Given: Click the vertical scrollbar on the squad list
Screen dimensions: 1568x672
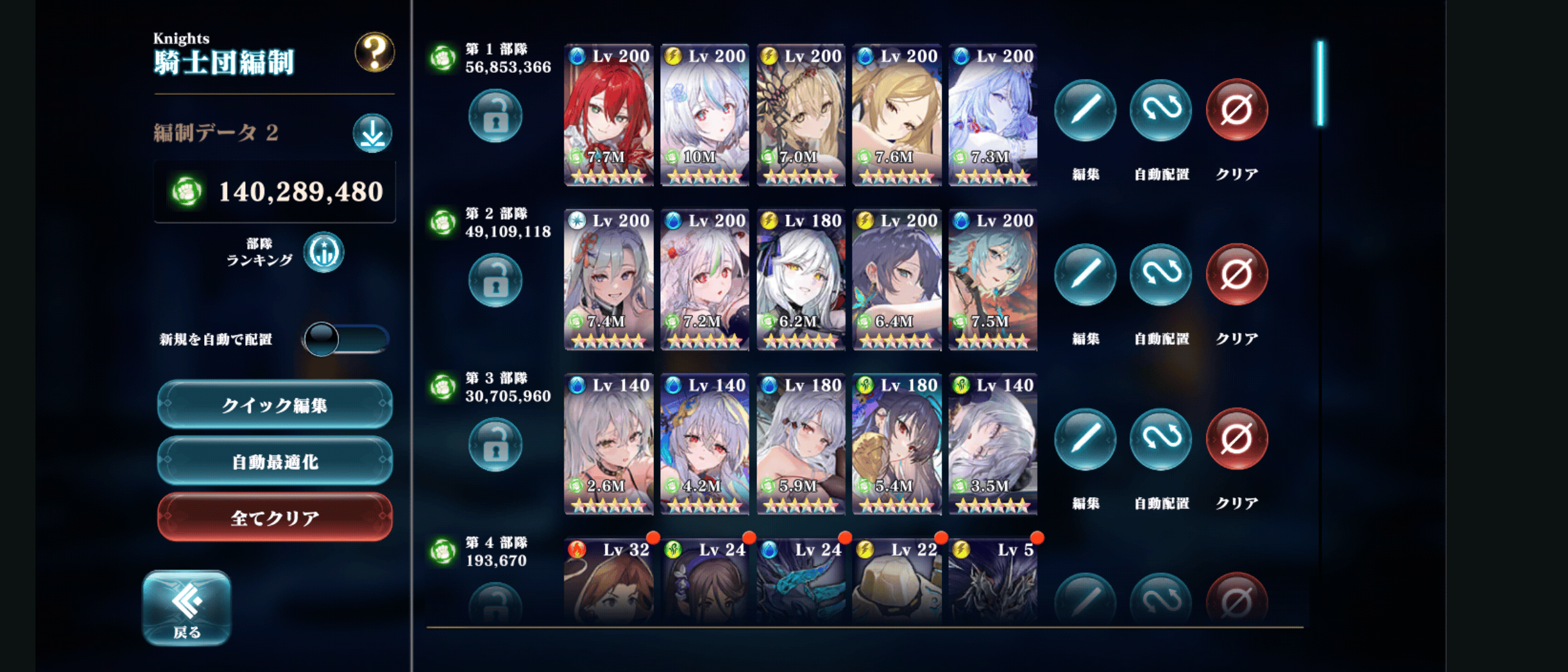Looking at the screenshot, I should click(x=1320, y=84).
